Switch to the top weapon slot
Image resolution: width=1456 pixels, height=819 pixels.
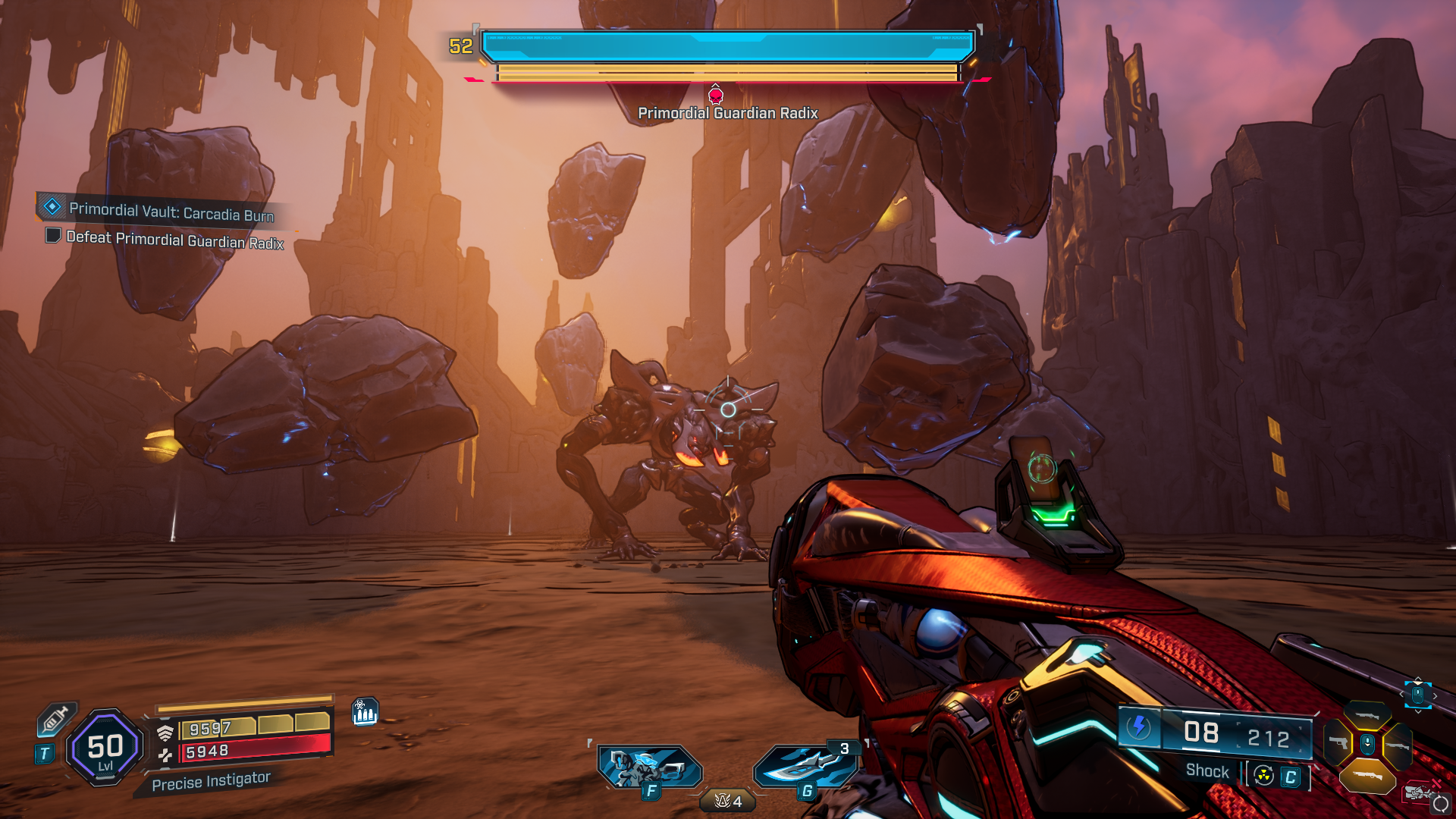pyautogui.click(x=1367, y=716)
